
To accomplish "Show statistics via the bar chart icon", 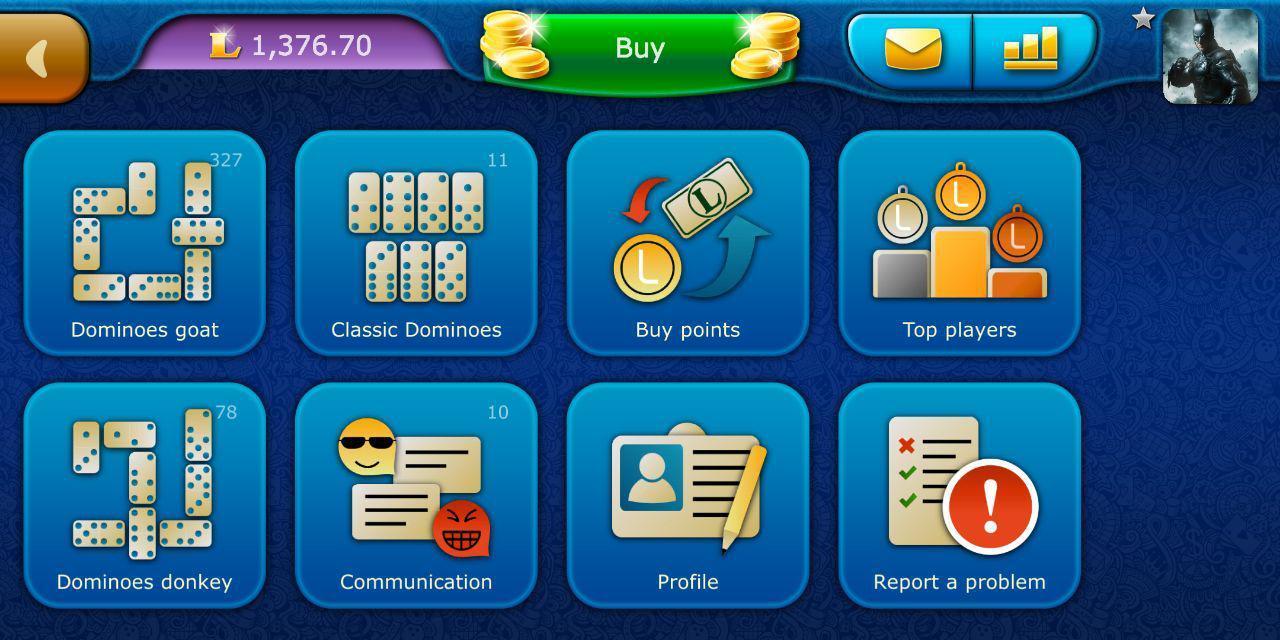I will [1031, 48].
